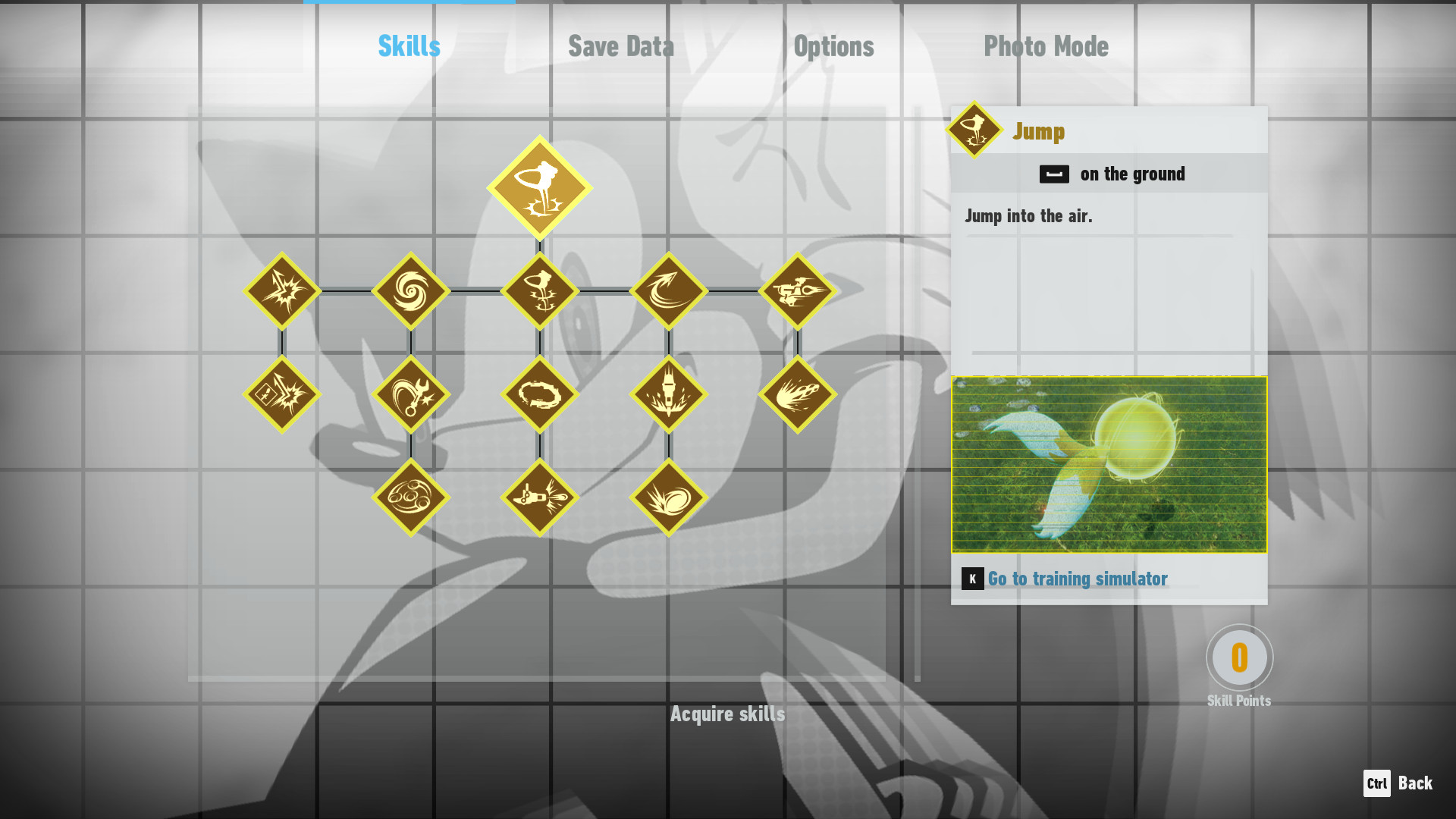Select the orbiting rings skill at bottom left
This screenshot has height=819, width=1456.
[410, 497]
